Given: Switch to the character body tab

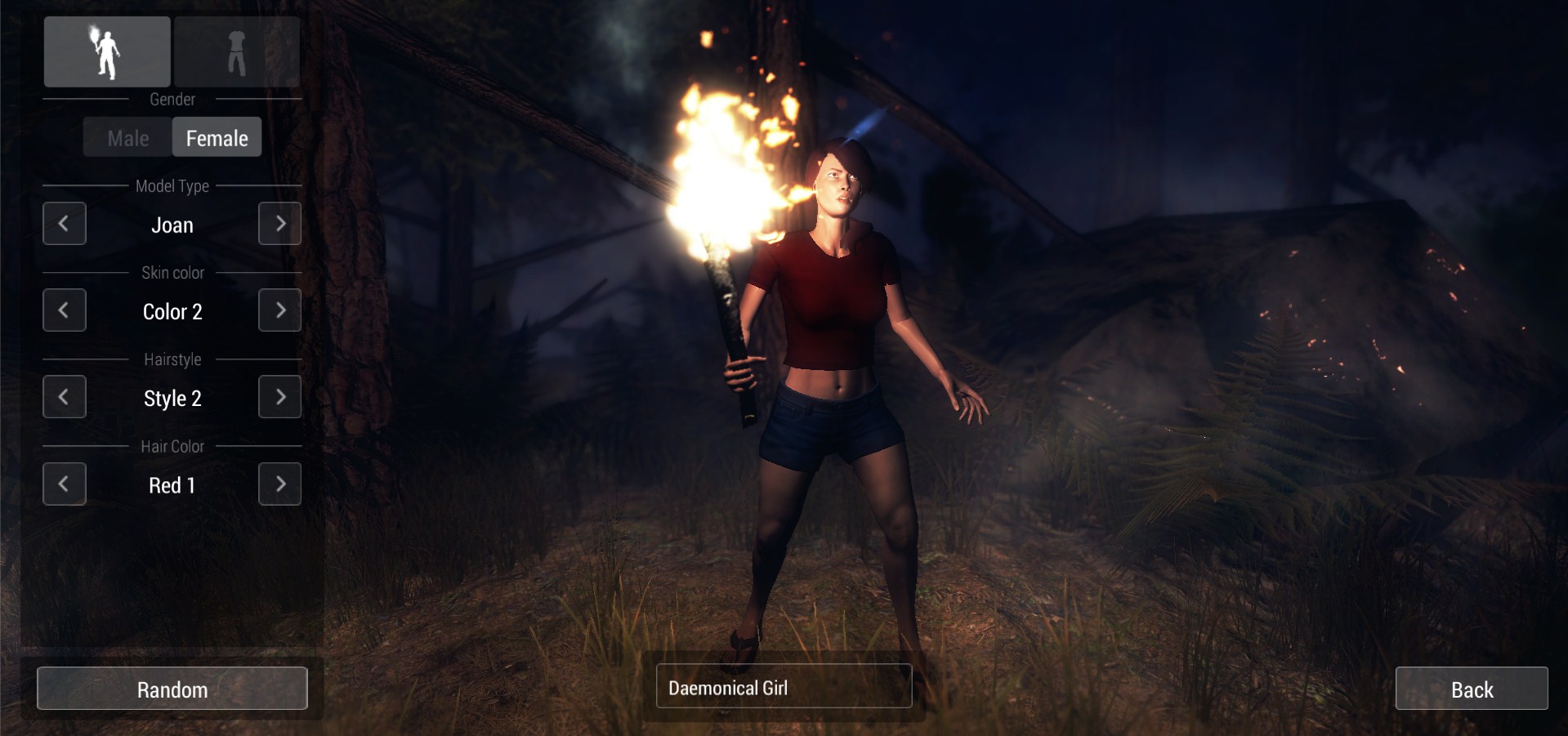Looking at the screenshot, I should point(107,51).
